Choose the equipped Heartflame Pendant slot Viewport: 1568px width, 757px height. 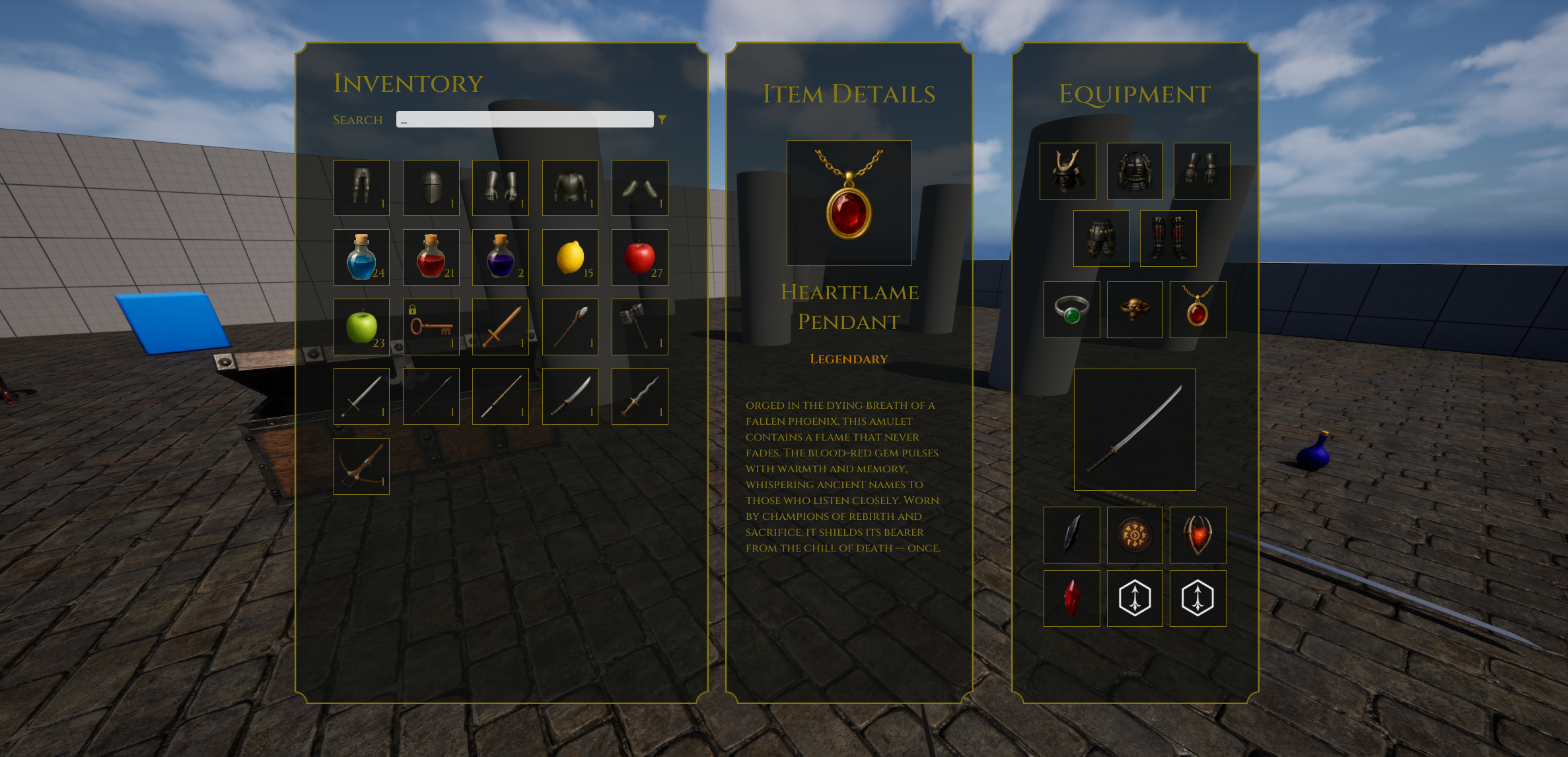(x=1197, y=310)
